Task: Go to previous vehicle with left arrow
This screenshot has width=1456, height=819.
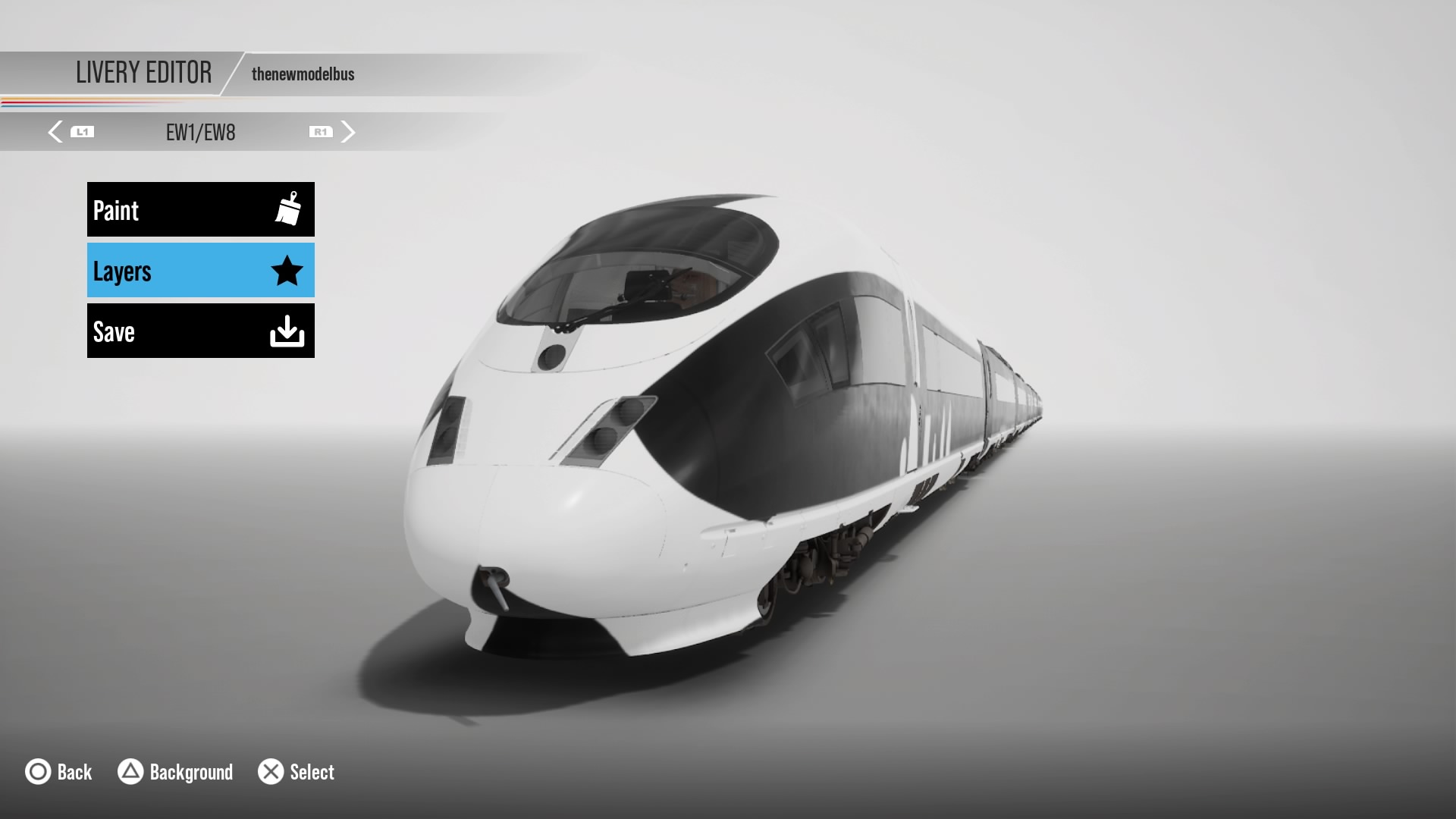Action: tap(55, 132)
